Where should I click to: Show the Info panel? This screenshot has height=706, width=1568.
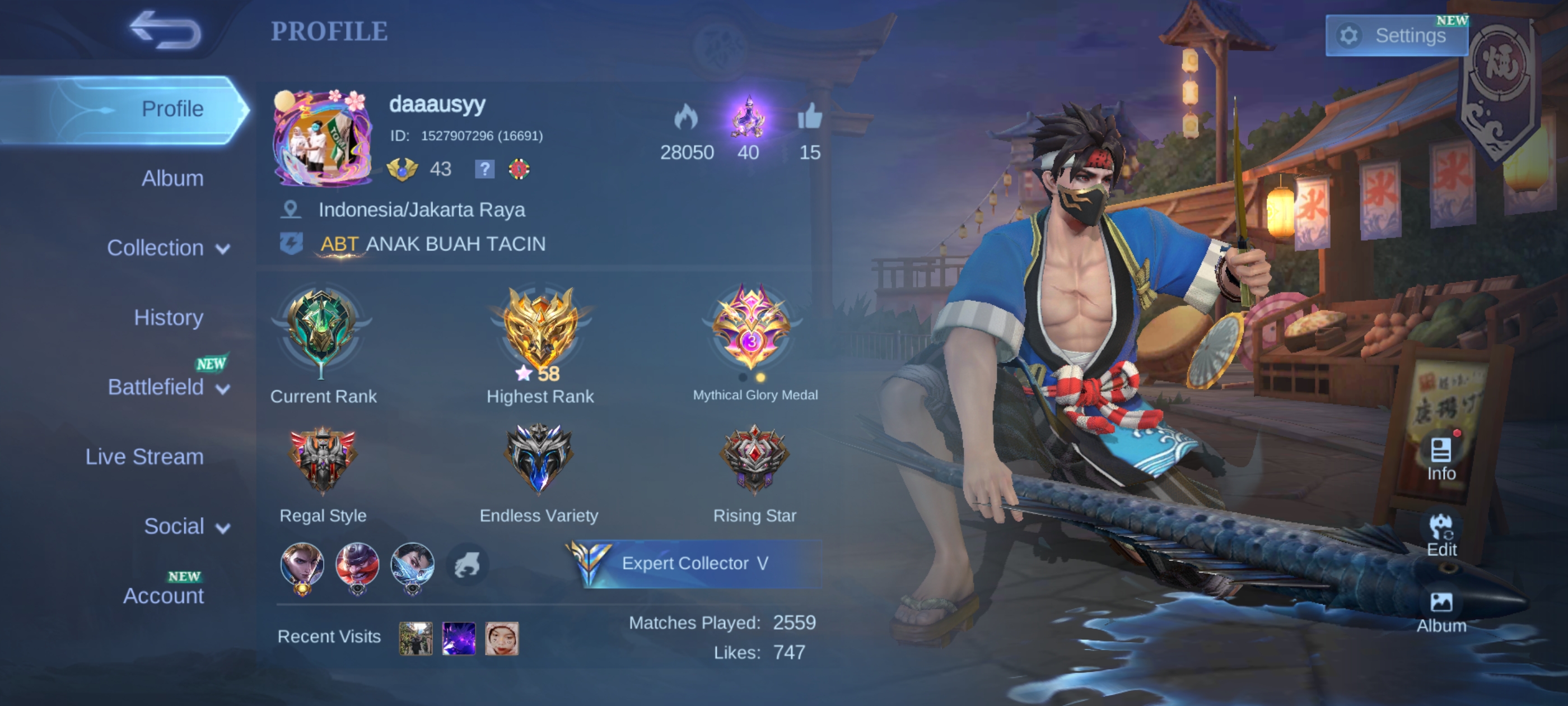pyautogui.click(x=1441, y=458)
